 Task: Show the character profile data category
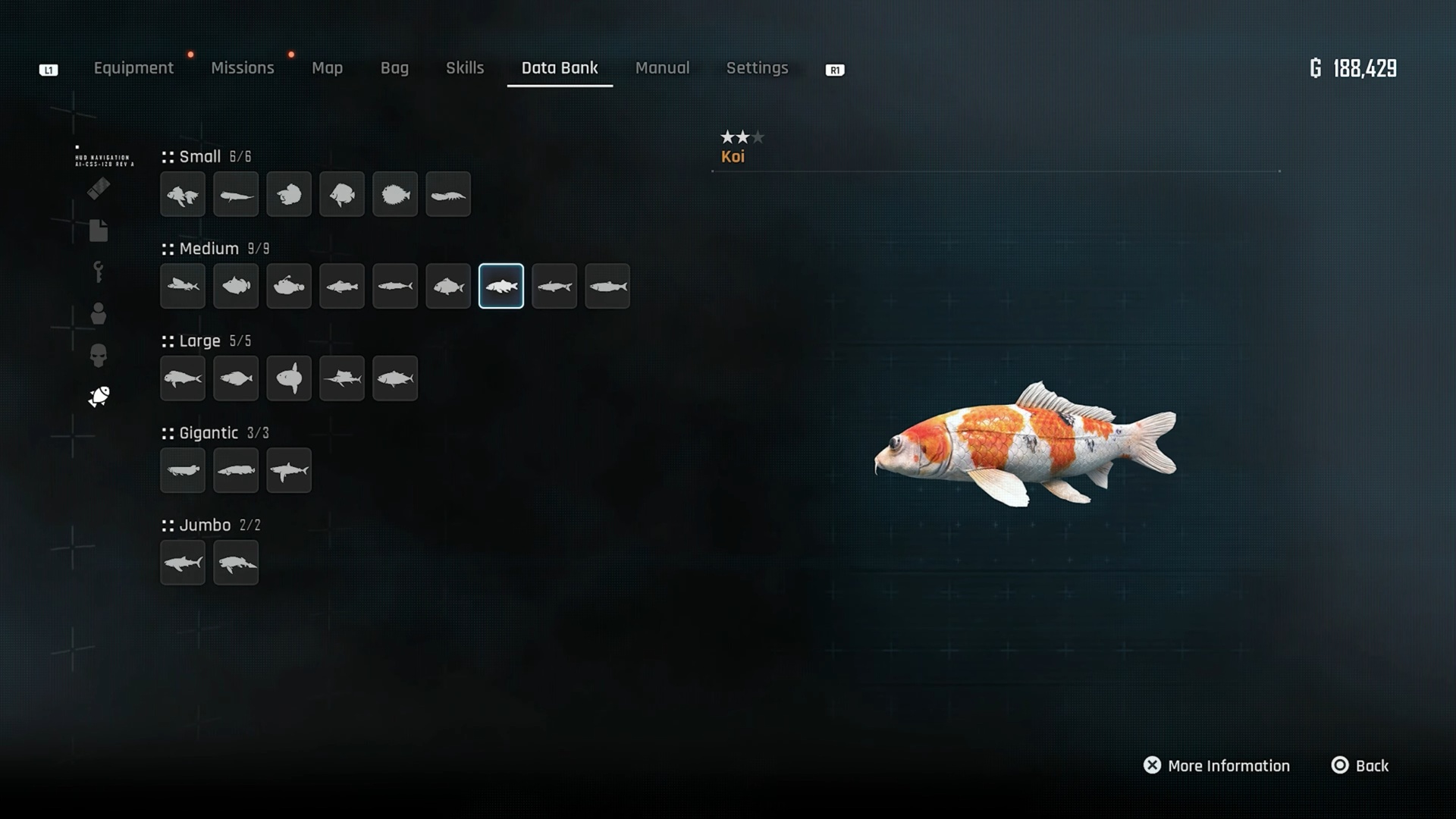pyautogui.click(x=99, y=313)
